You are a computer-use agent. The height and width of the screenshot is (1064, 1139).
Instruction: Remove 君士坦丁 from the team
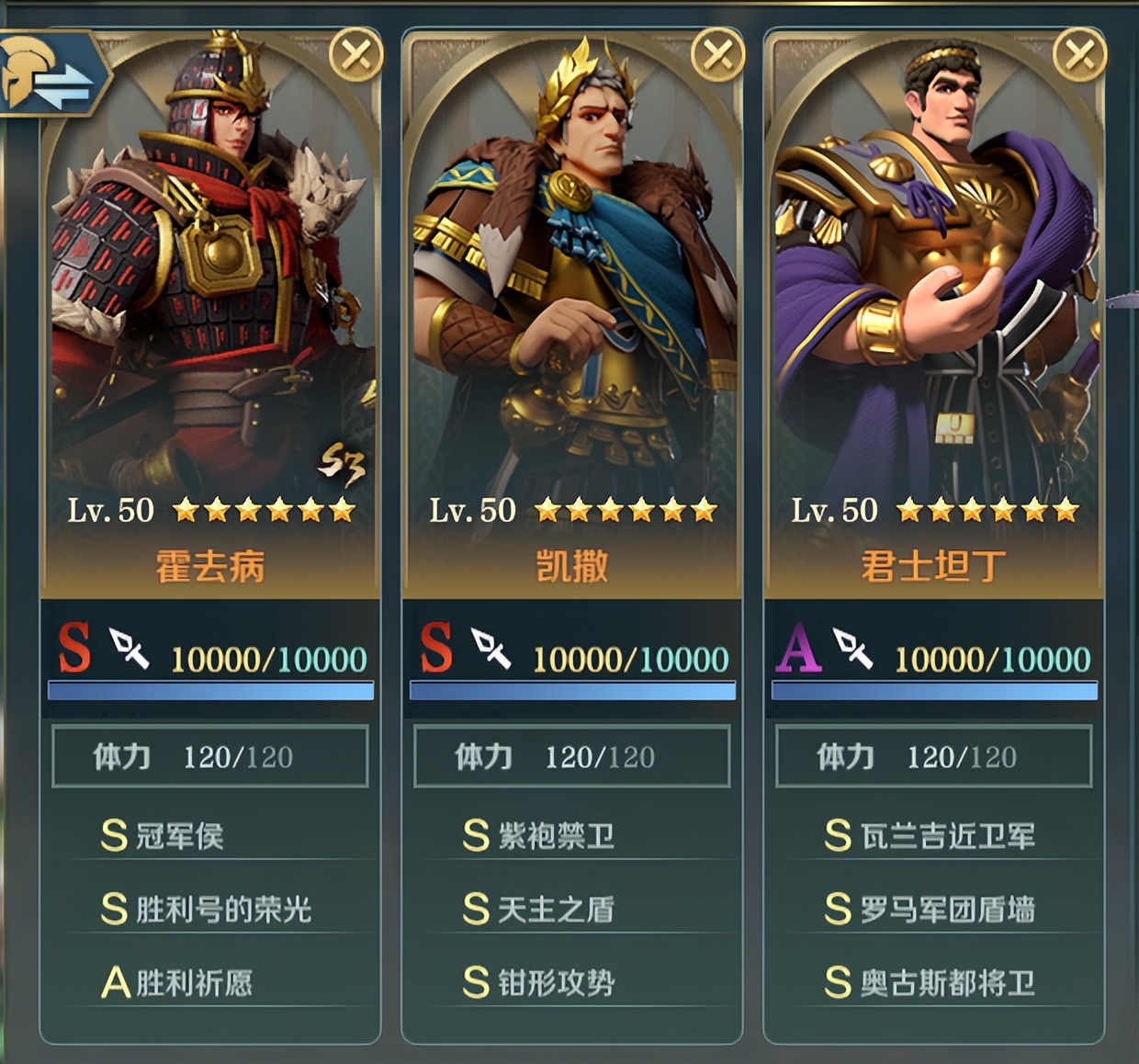(1079, 55)
